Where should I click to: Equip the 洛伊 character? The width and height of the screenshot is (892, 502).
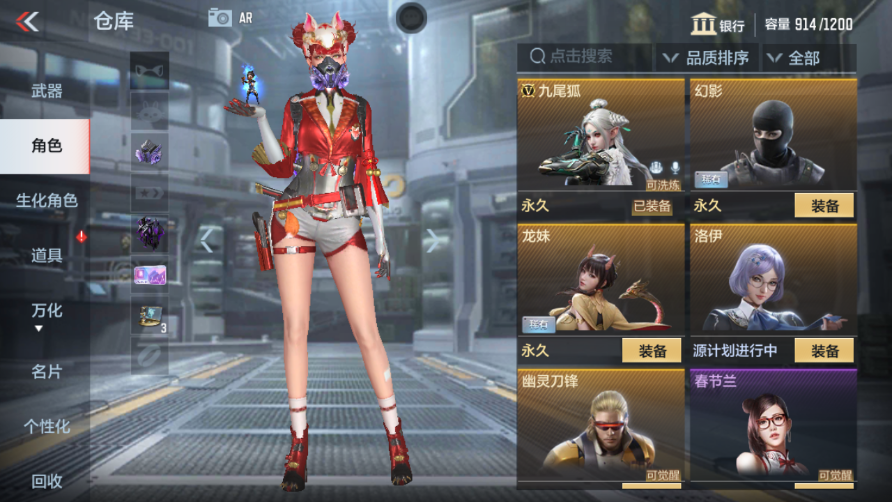(x=824, y=351)
